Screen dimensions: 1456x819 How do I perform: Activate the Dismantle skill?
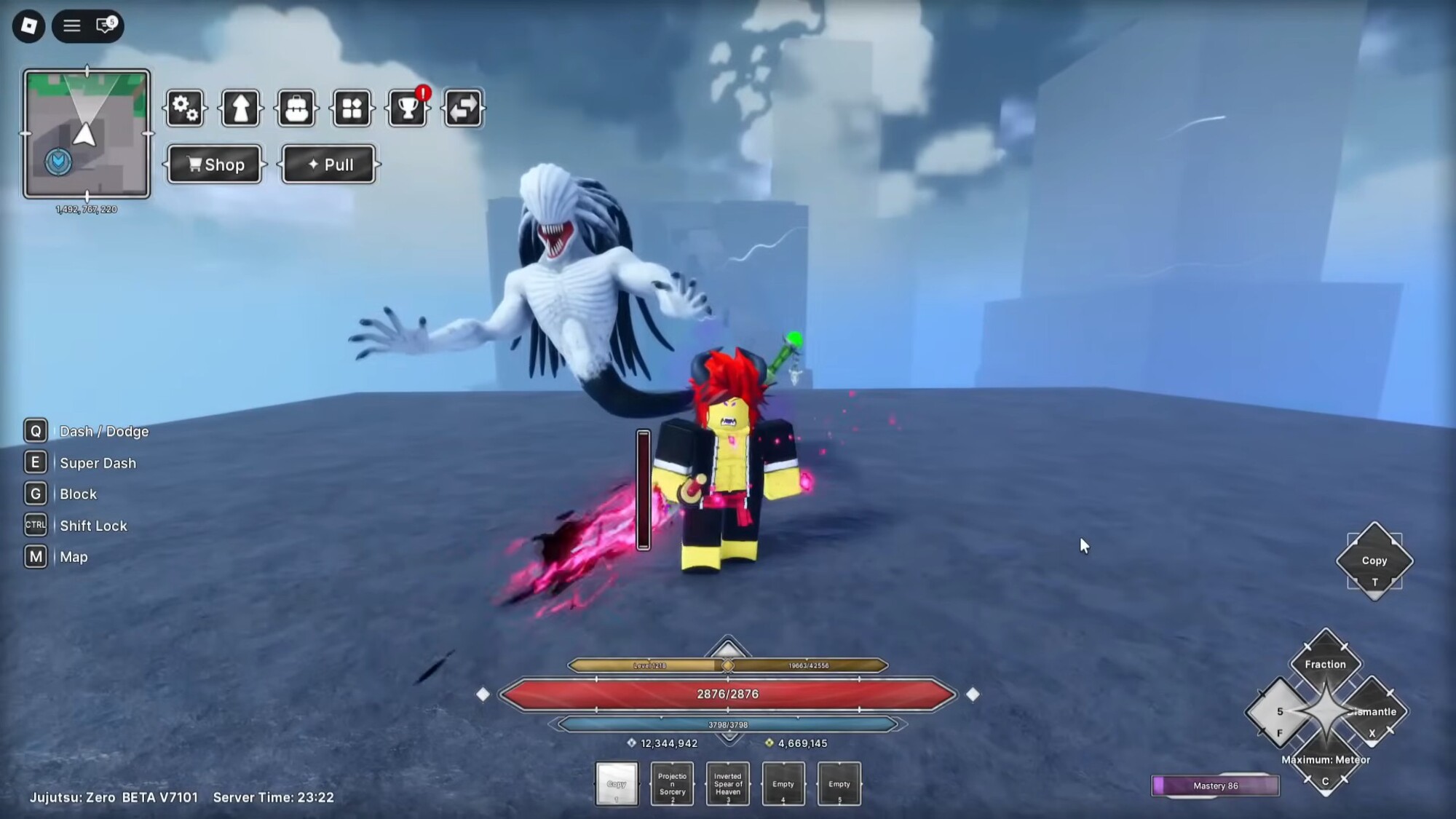click(x=1374, y=712)
